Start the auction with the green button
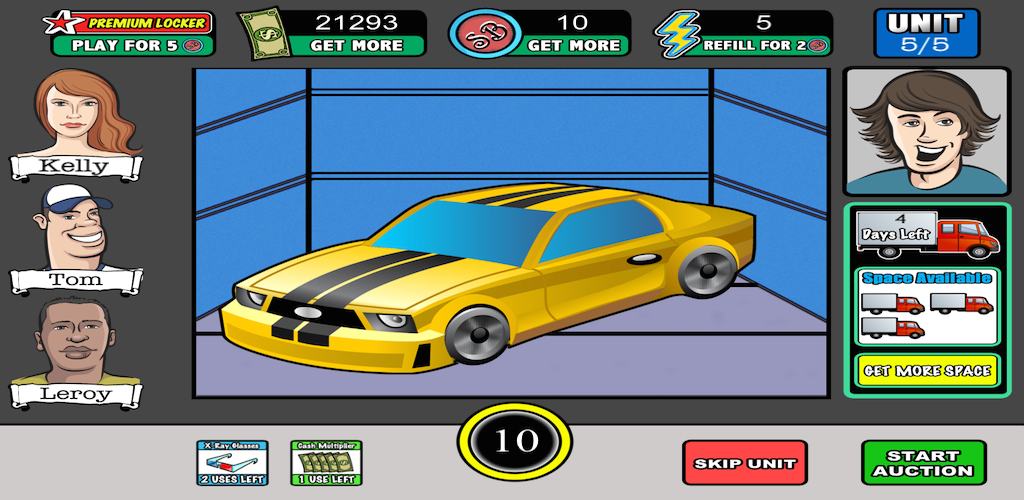The image size is (1024, 500). [923, 463]
